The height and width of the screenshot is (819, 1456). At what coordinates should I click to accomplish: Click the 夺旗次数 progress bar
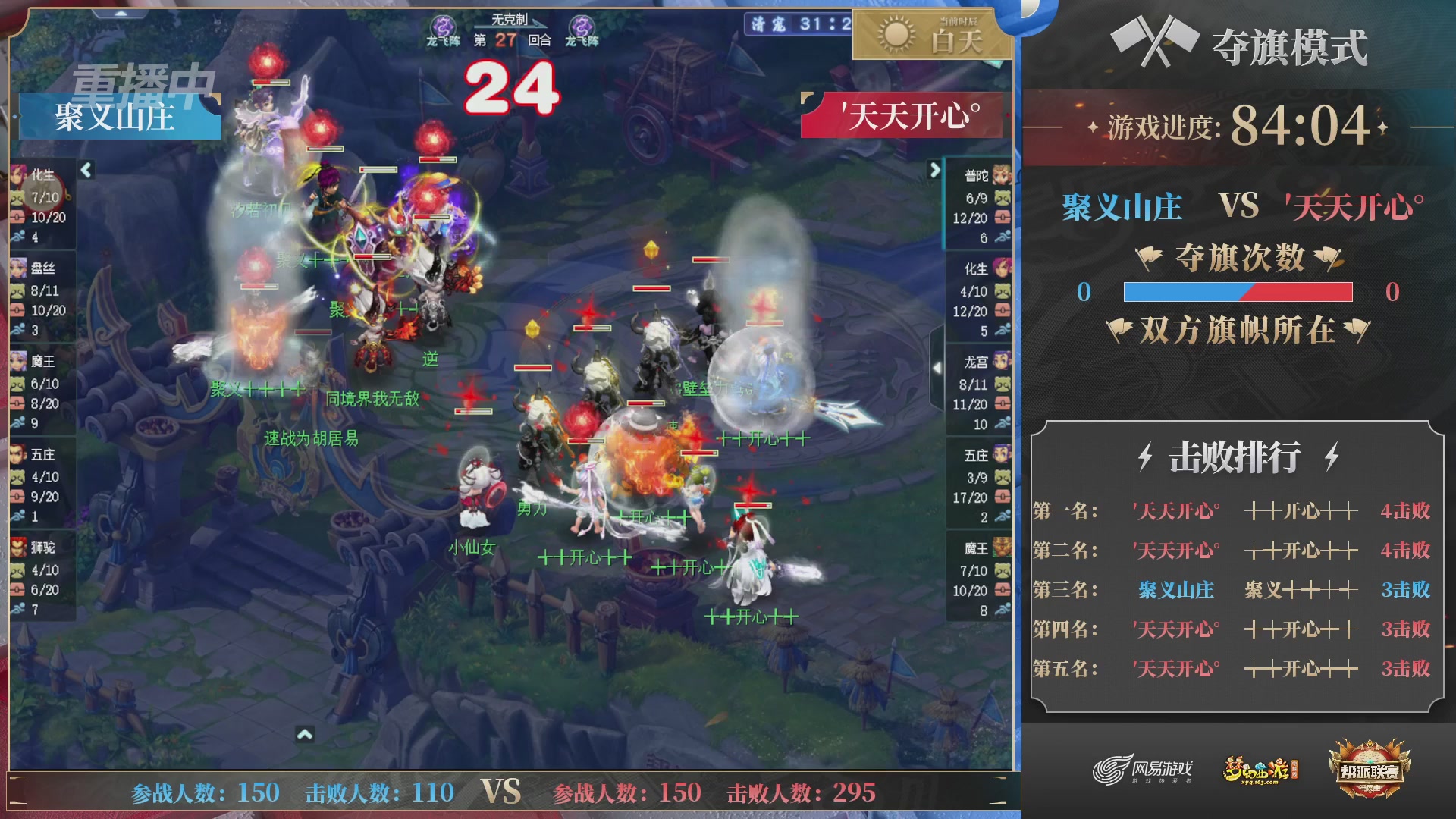1238,292
